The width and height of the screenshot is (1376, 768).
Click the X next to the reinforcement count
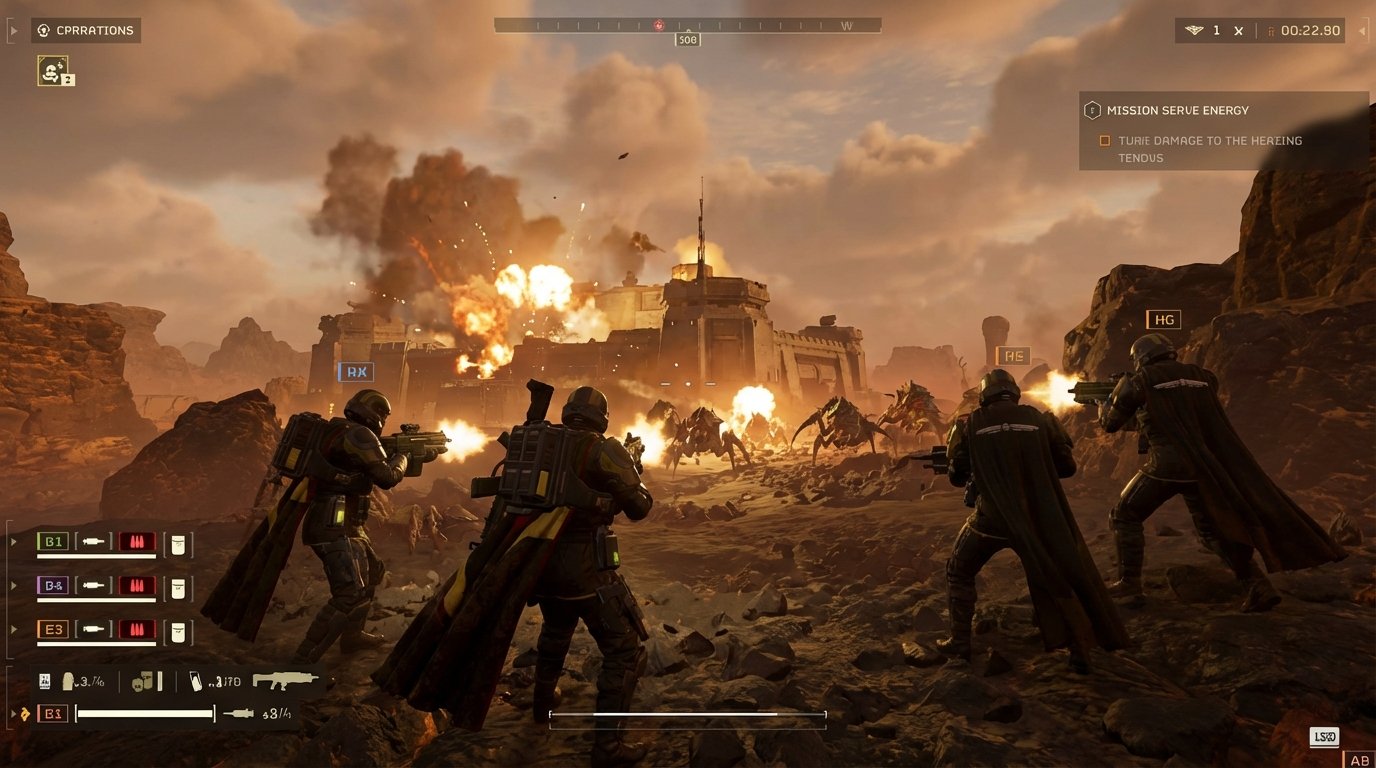pyautogui.click(x=1237, y=30)
